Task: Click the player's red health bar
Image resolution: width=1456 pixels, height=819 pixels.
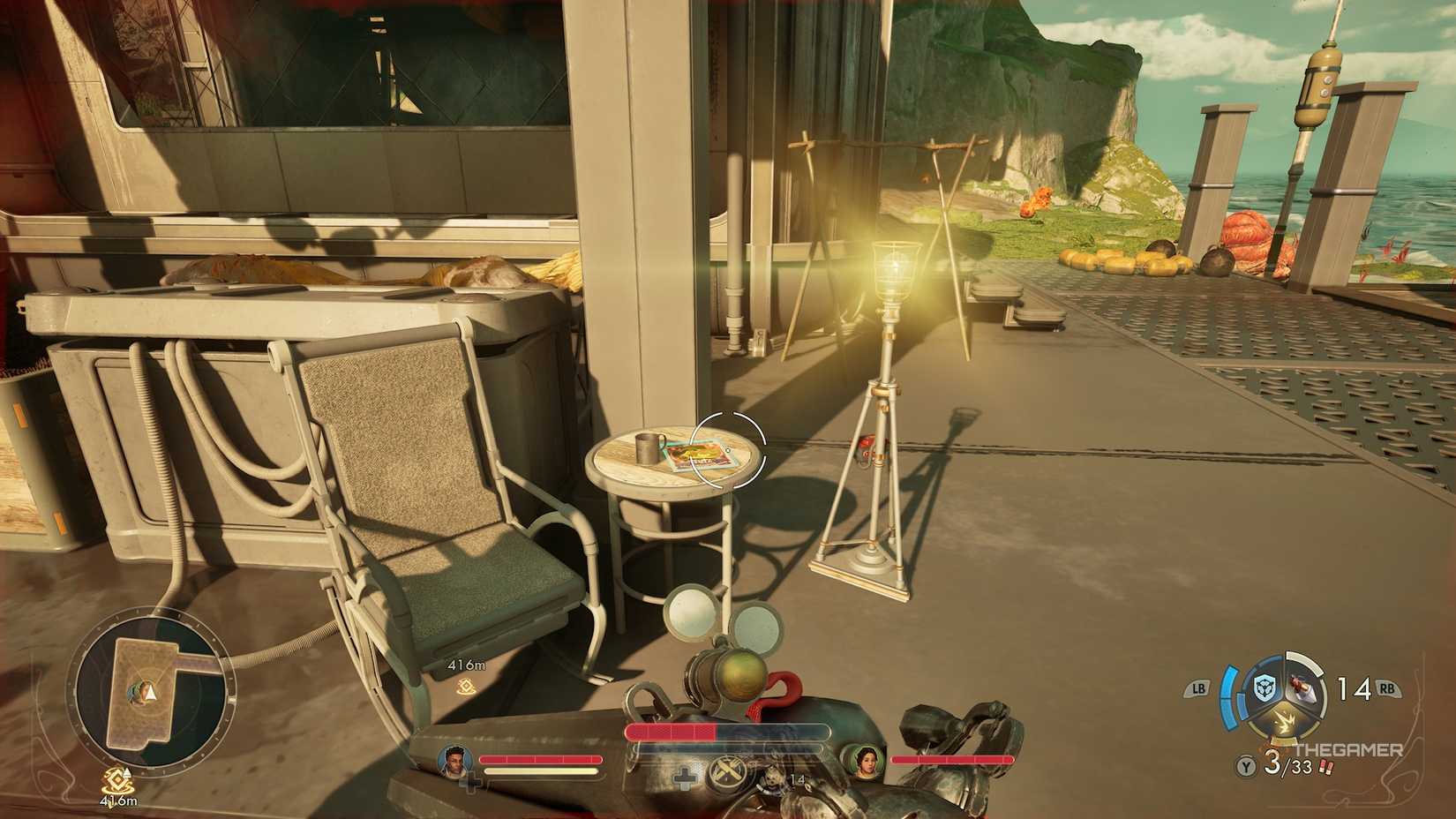Action: tap(671, 731)
